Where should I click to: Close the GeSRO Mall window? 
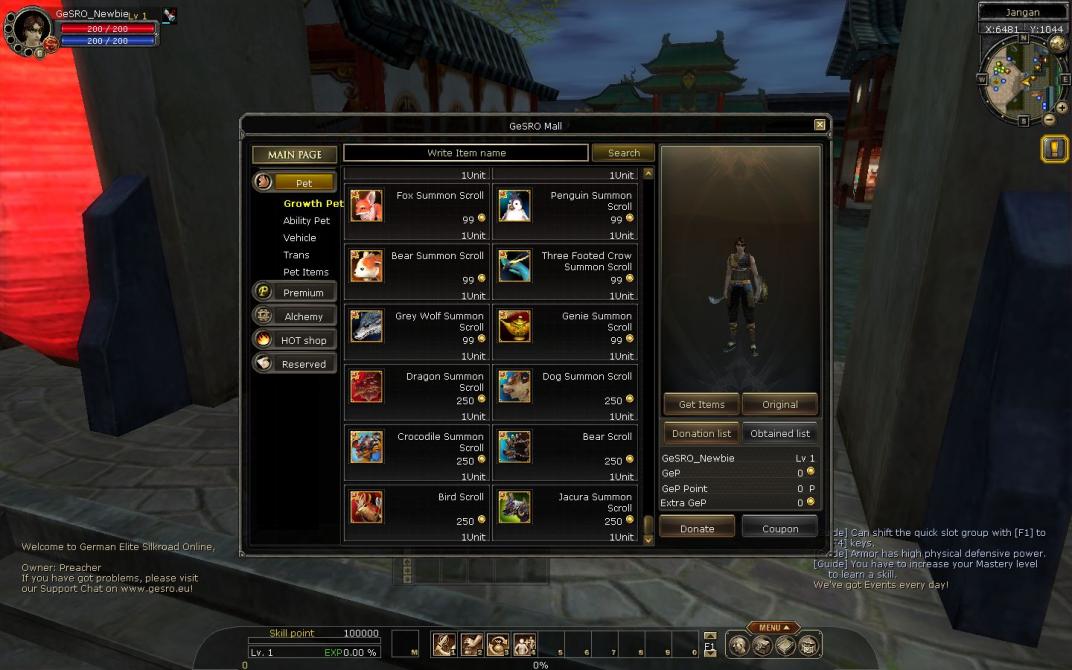click(820, 125)
